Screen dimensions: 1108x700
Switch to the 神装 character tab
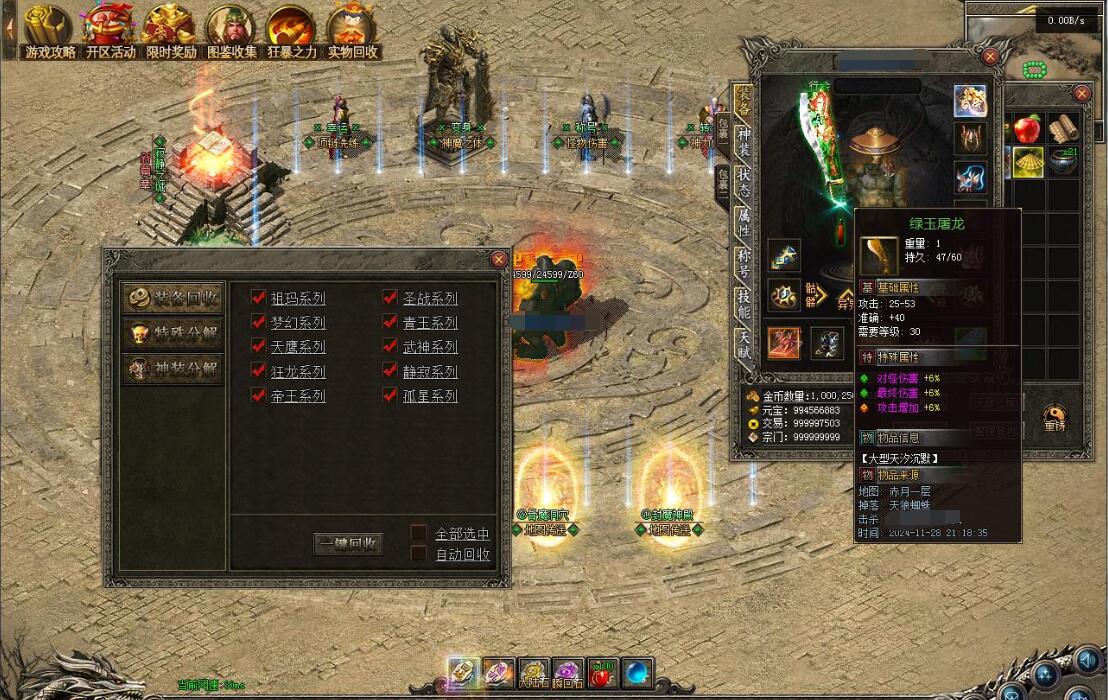pyautogui.click(x=743, y=141)
